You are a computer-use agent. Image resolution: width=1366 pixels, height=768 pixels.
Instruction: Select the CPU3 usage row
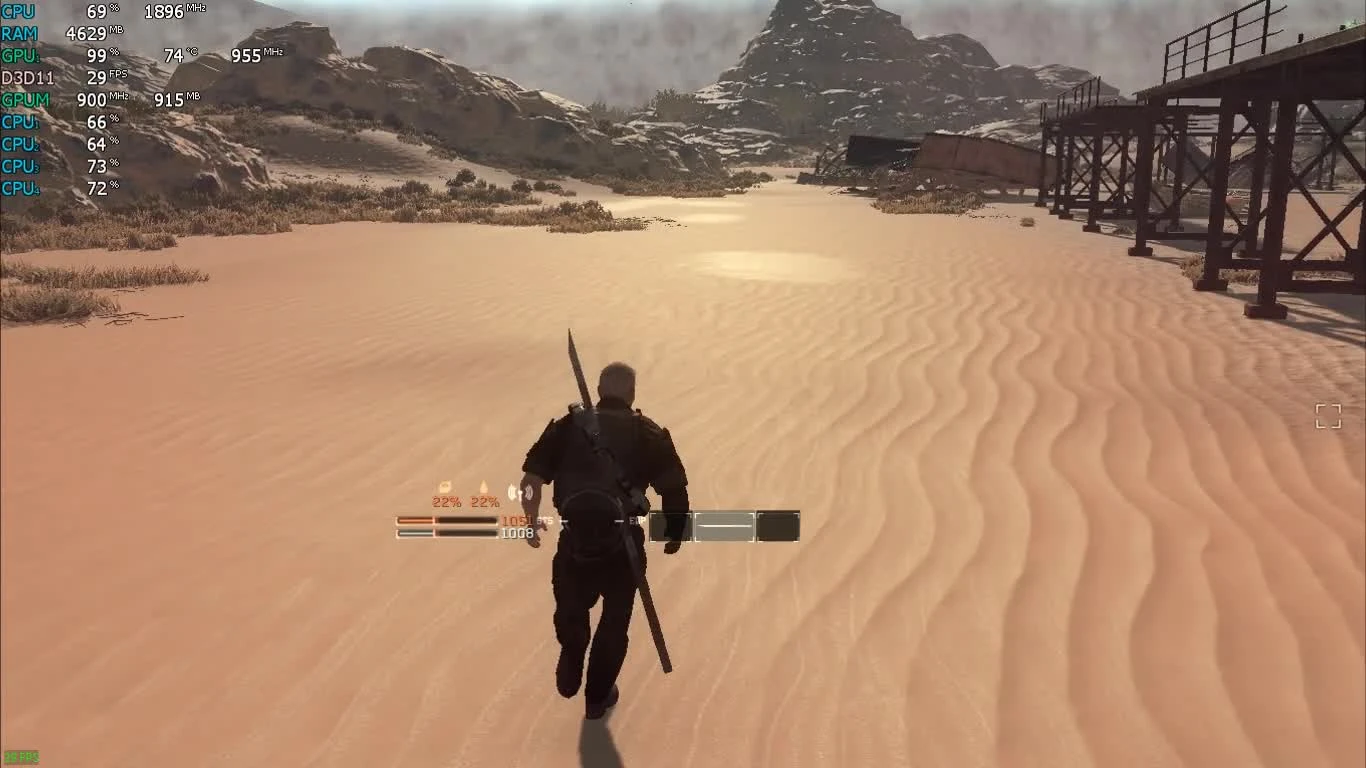(x=19, y=166)
